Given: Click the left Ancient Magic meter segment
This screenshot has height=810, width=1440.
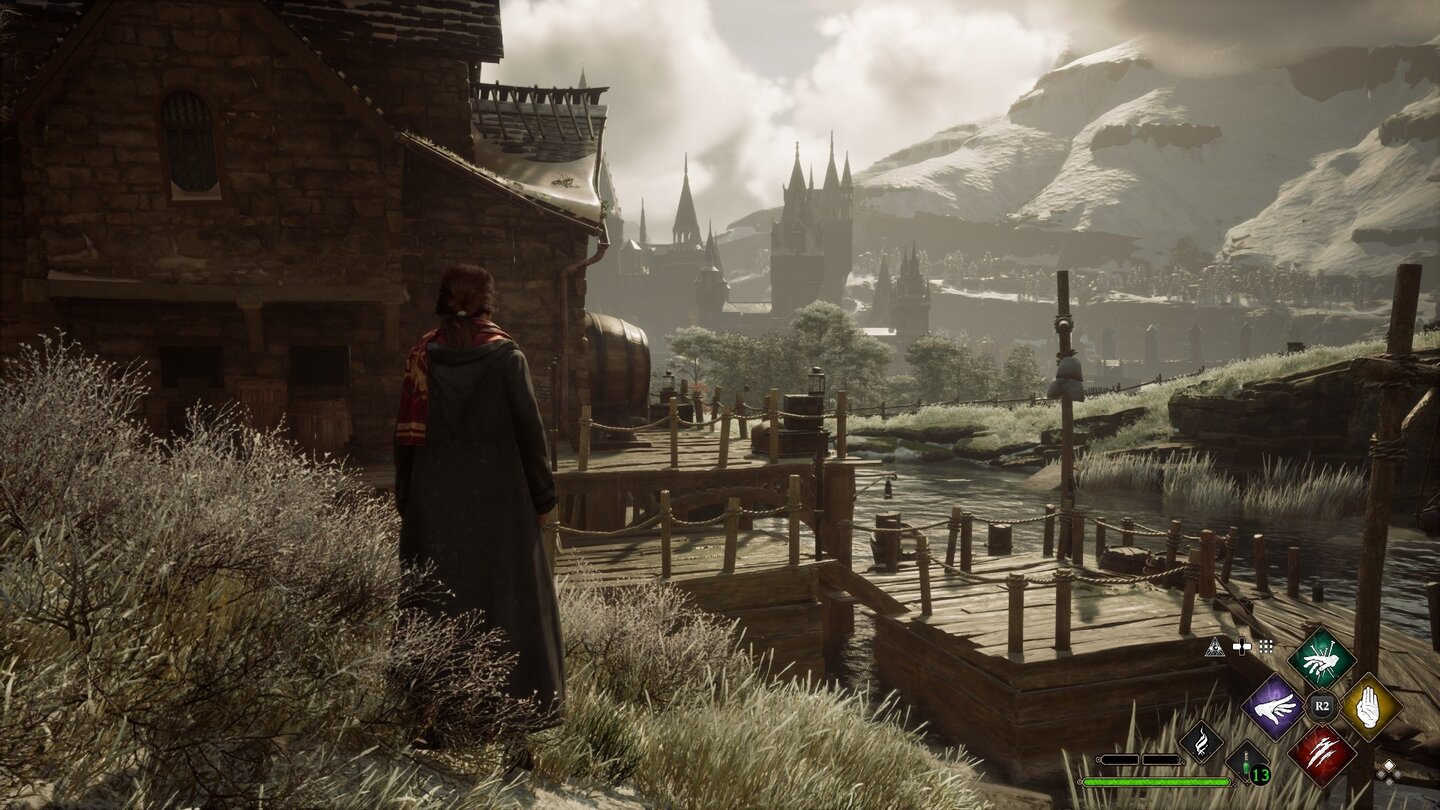Looking at the screenshot, I should point(1120,759).
